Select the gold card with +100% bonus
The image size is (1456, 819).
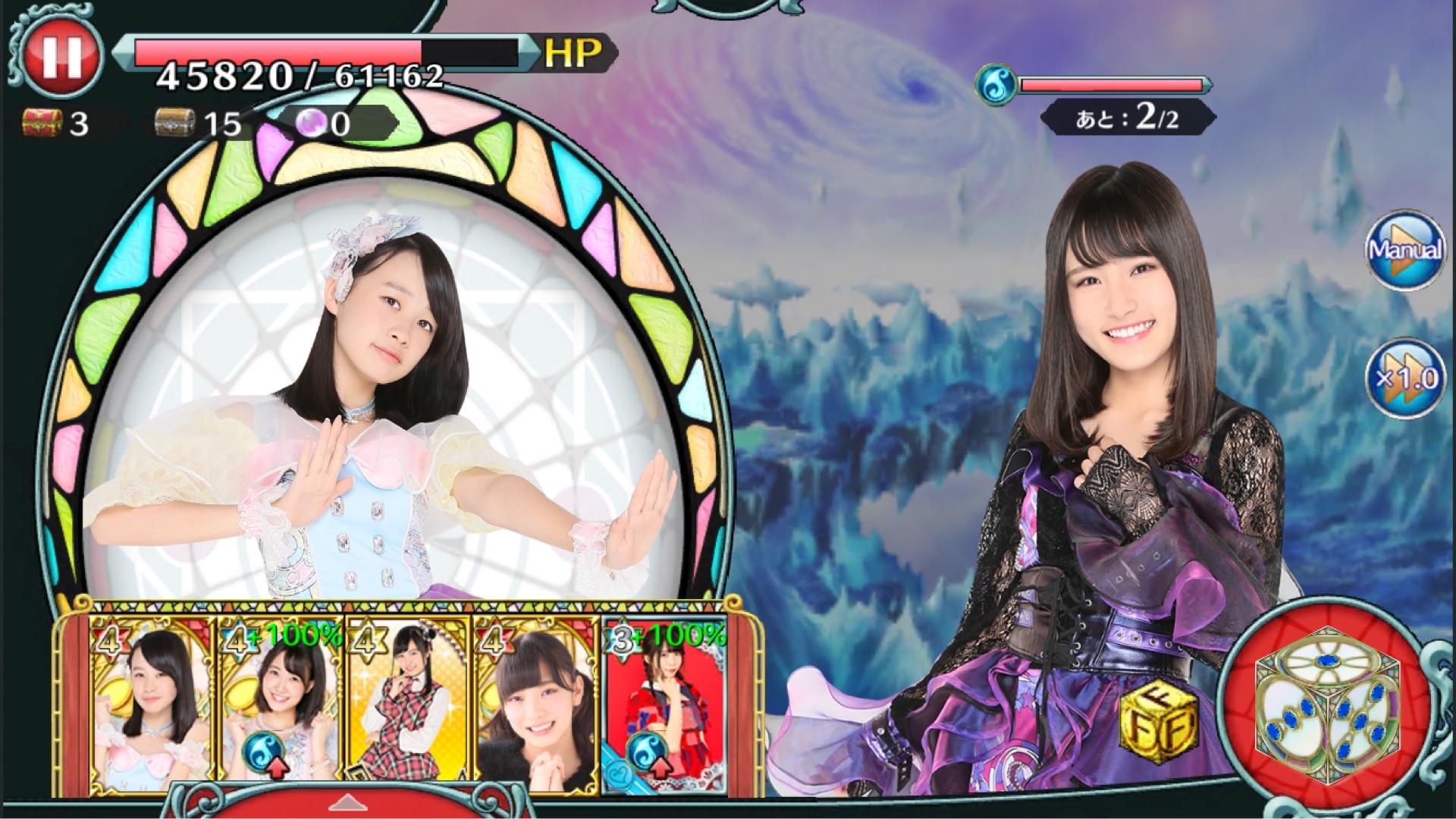pos(280,707)
